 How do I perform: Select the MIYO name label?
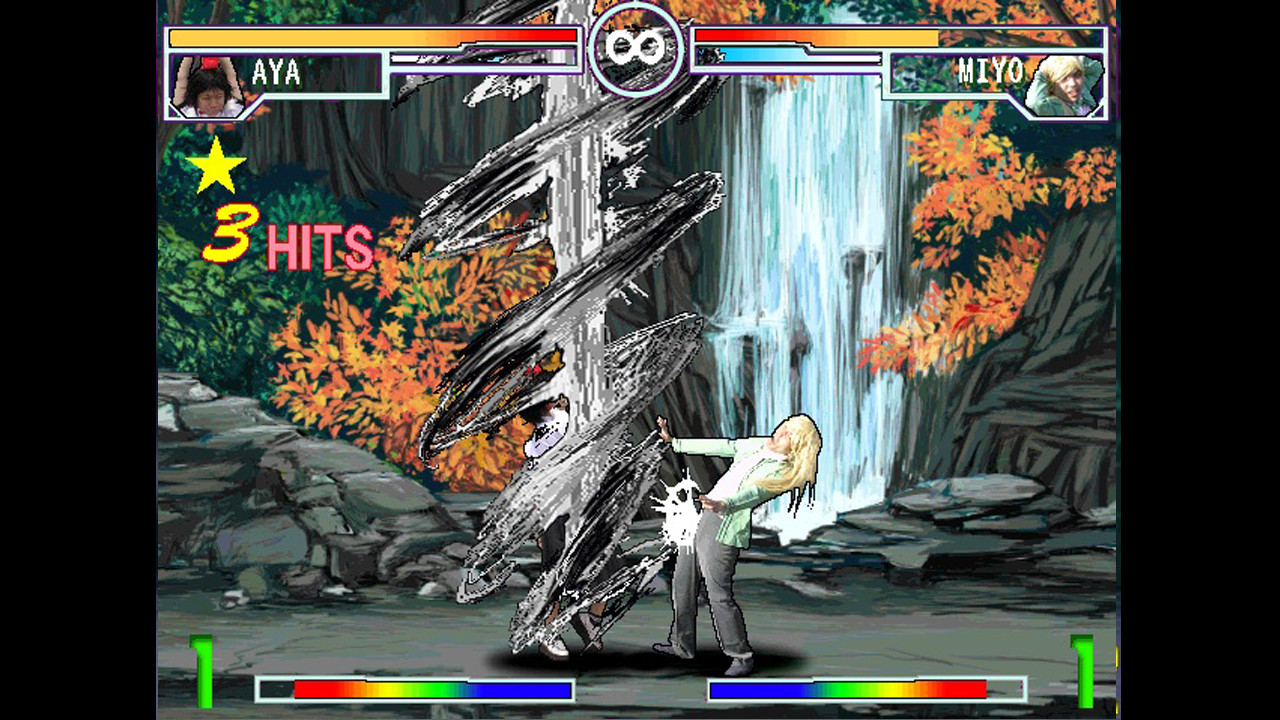991,70
